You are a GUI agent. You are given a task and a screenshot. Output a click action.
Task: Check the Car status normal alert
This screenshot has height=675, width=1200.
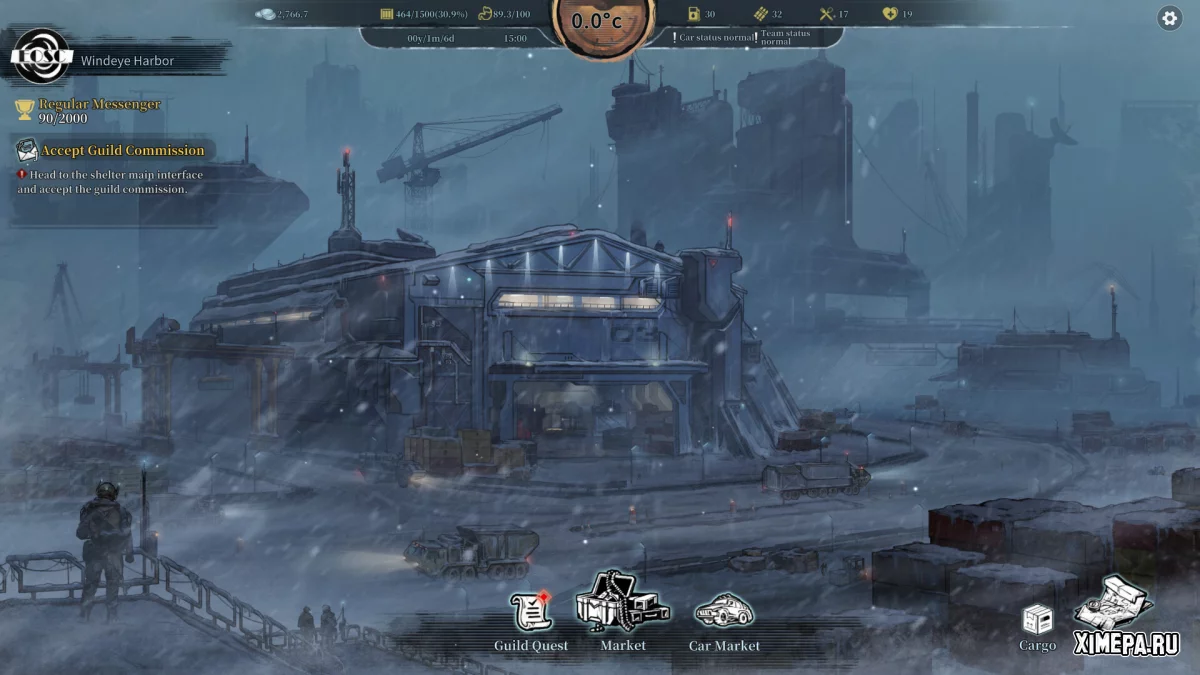pos(714,37)
